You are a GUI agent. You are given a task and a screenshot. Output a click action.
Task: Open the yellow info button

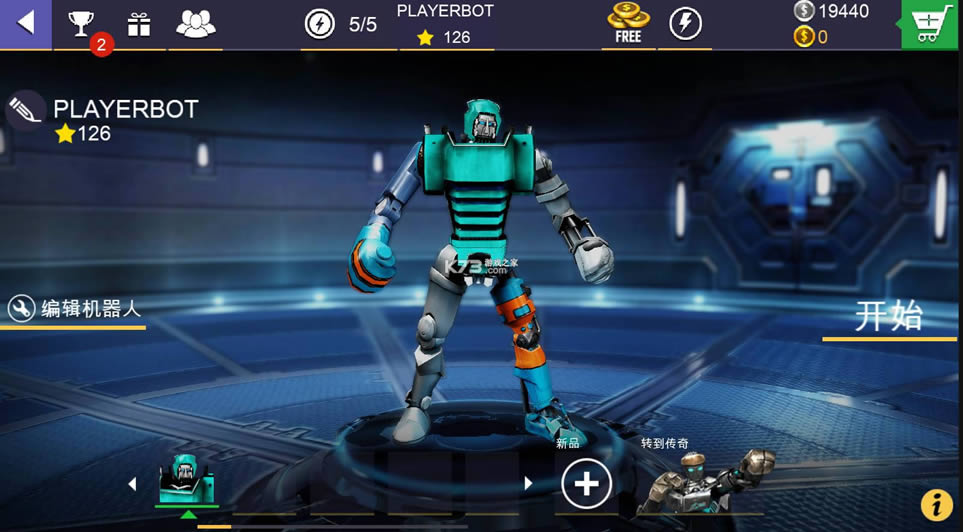pyautogui.click(x=936, y=505)
